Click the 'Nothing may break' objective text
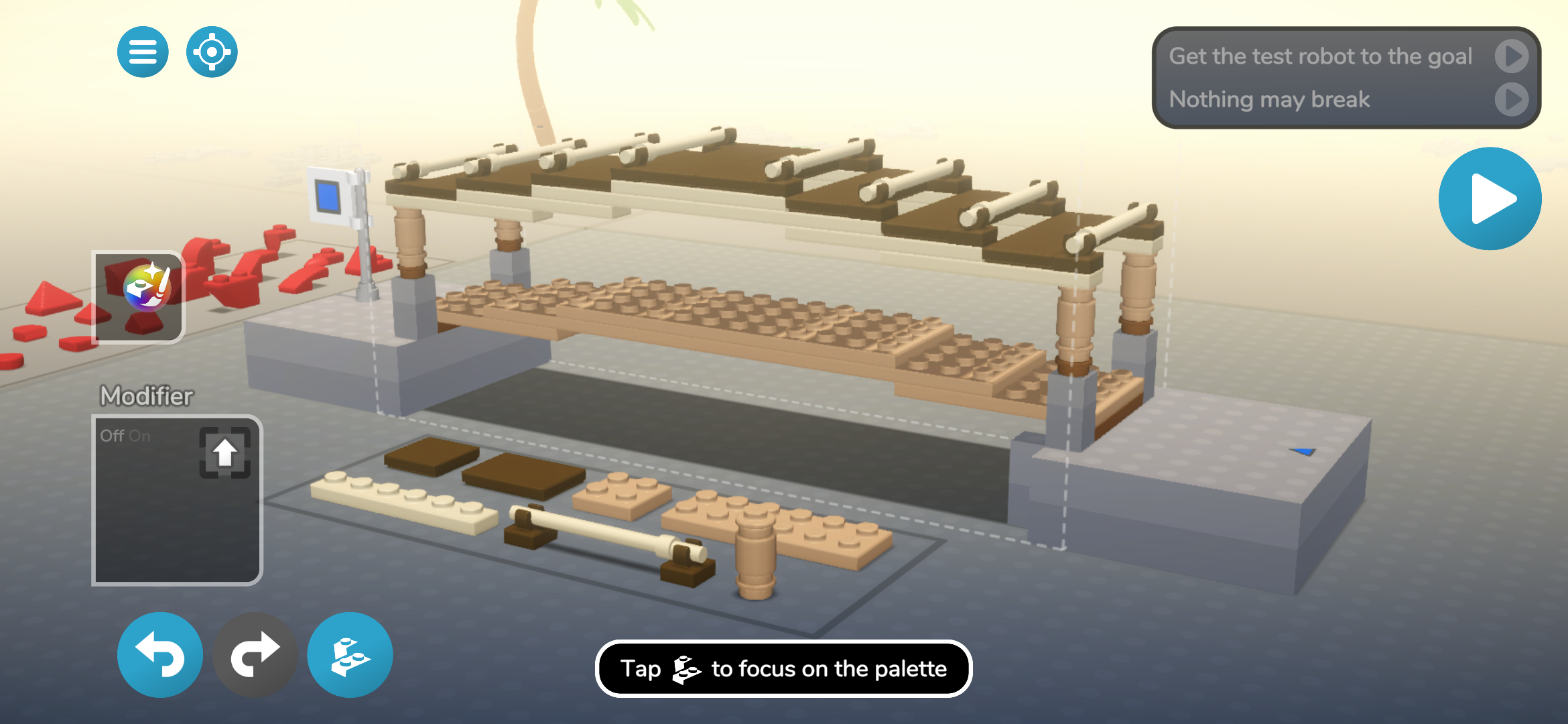The width and height of the screenshot is (1568, 724). 1268,99
